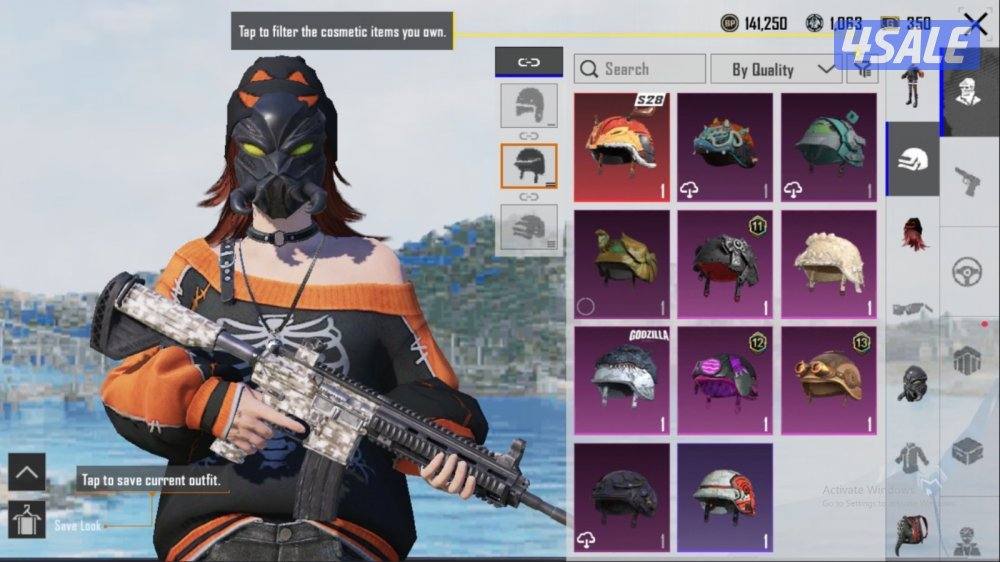Select the S28 orange helmet skin
The image size is (1000, 562).
coord(622,147)
